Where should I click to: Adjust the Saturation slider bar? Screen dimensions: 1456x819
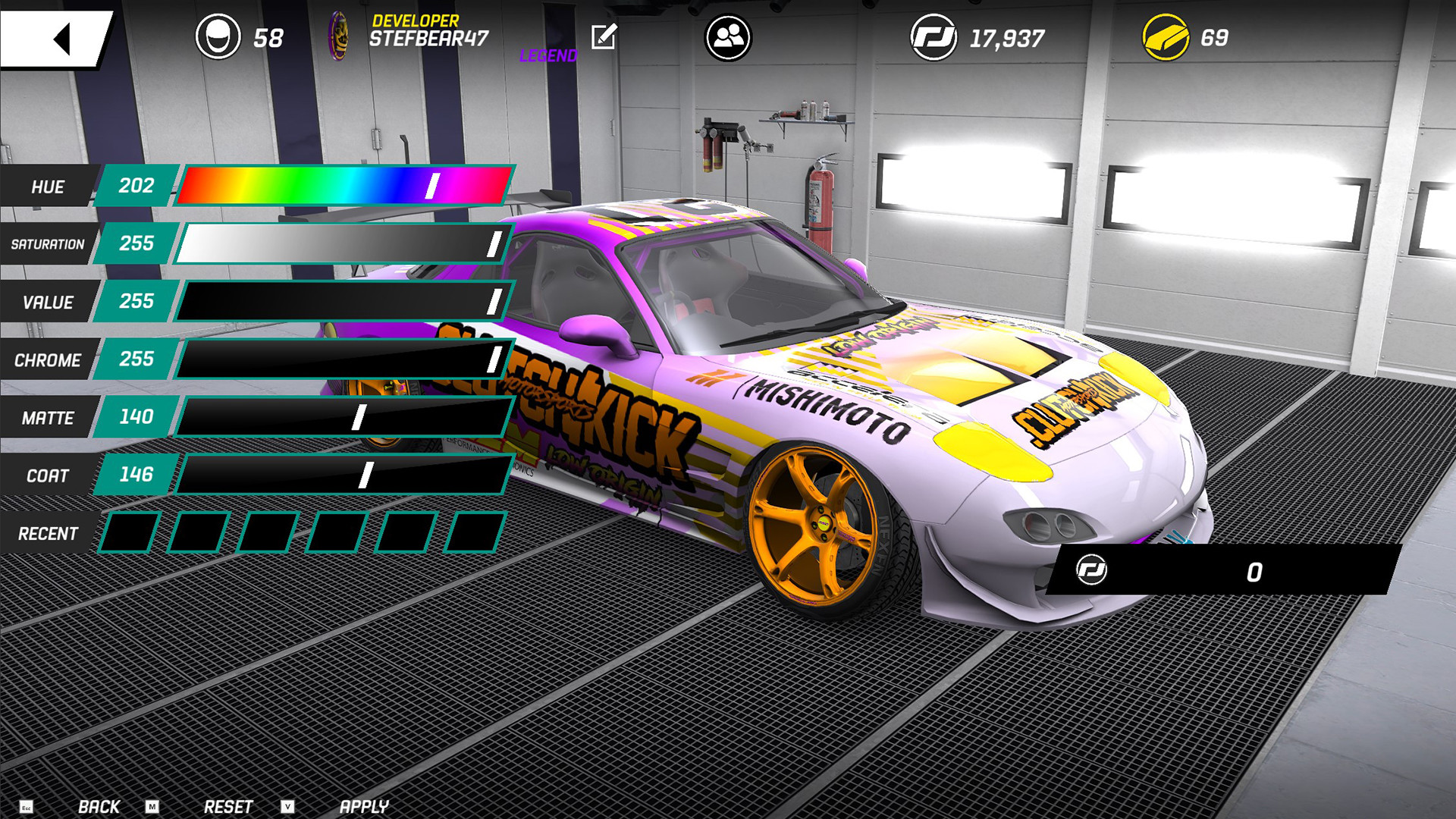[x=344, y=243]
